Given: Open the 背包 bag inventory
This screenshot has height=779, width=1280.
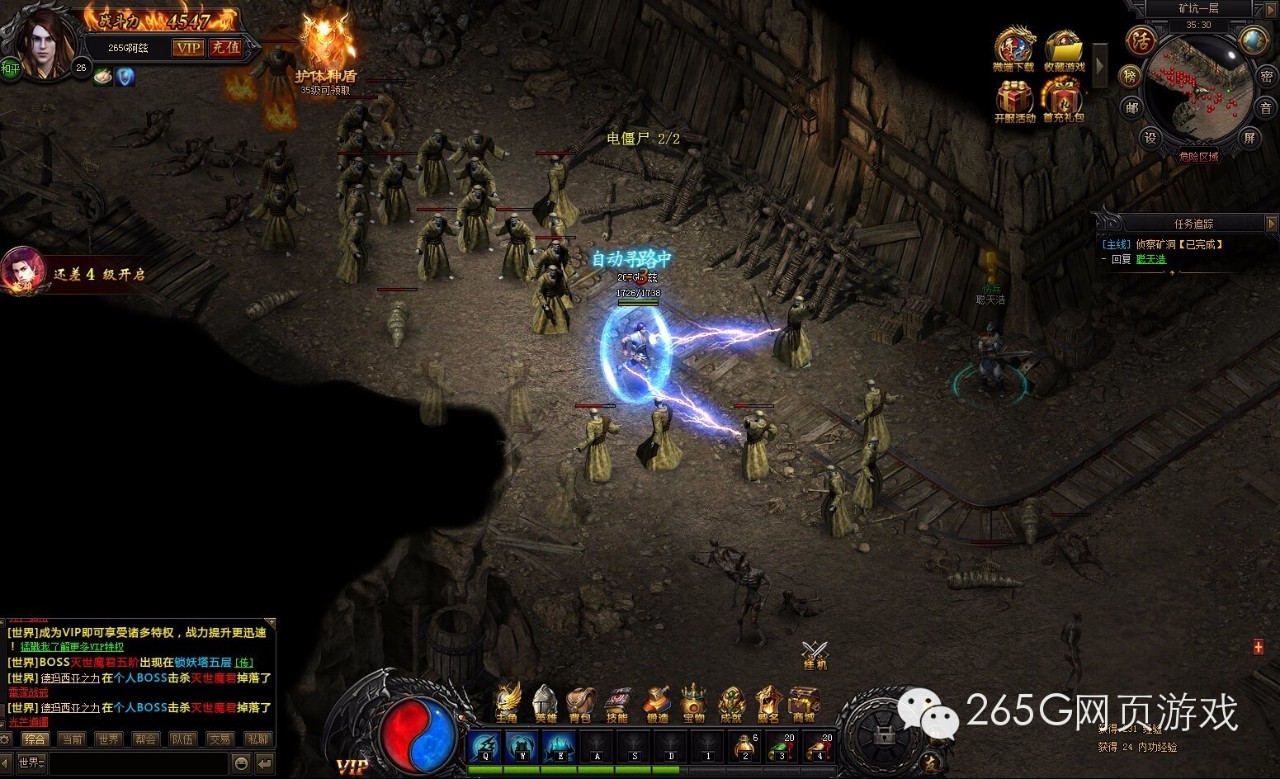Looking at the screenshot, I should 580,701.
